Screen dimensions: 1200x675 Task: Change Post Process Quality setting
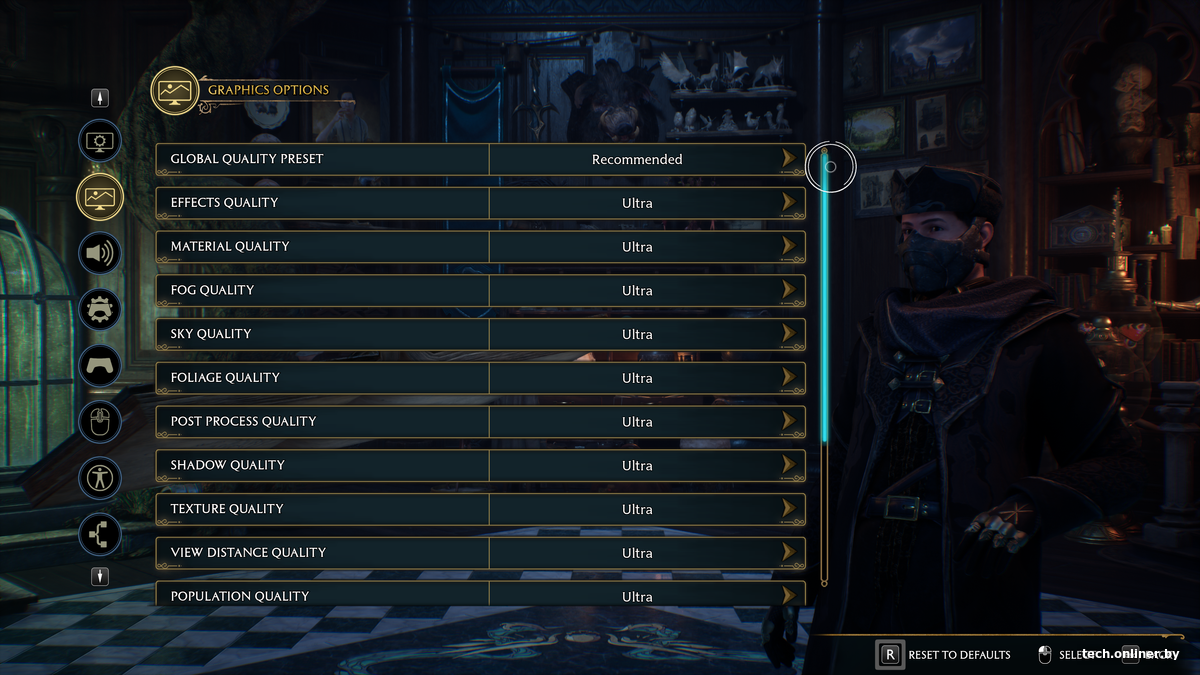[x=790, y=422]
